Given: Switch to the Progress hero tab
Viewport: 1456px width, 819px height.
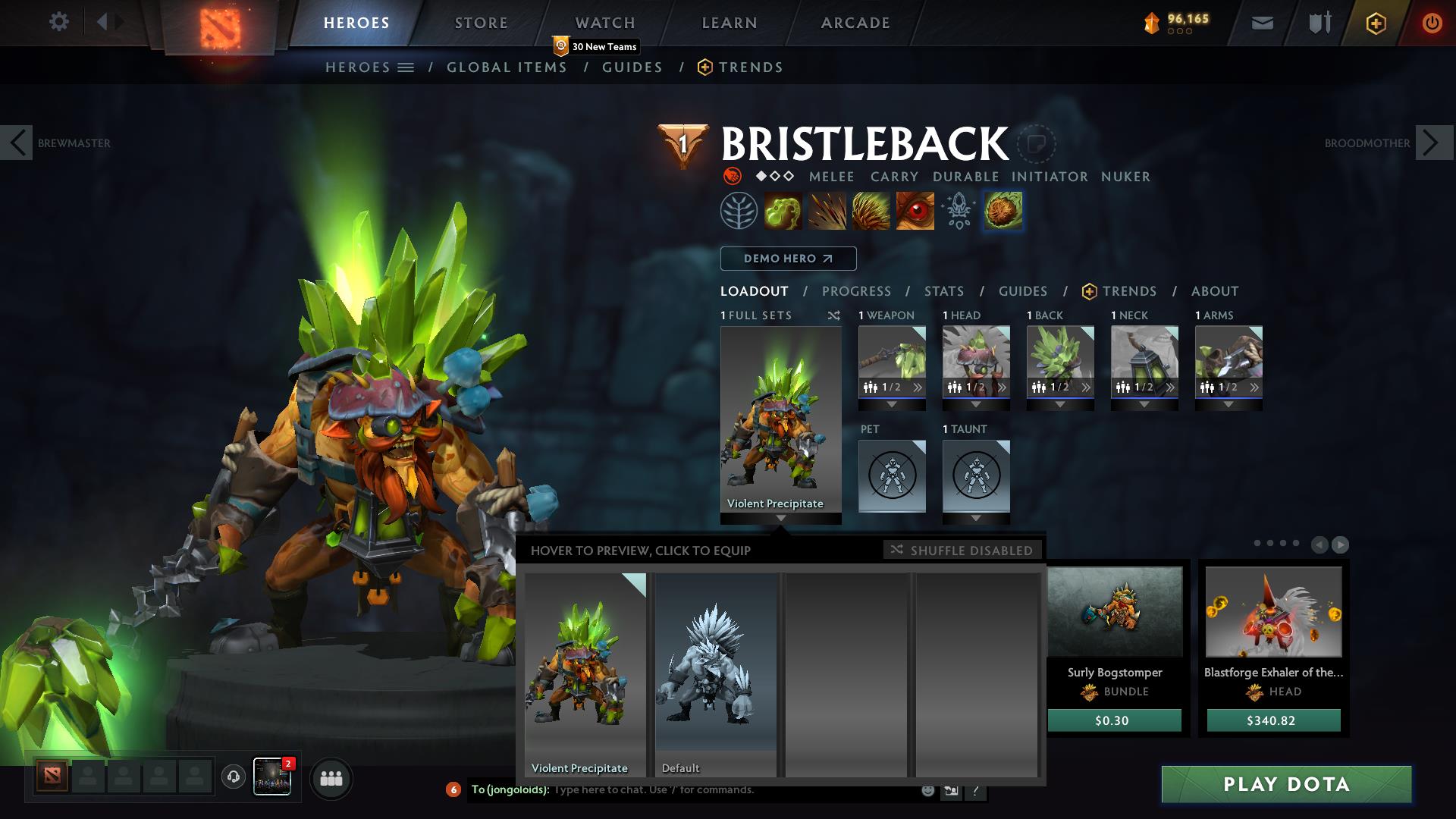Looking at the screenshot, I should 856,291.
